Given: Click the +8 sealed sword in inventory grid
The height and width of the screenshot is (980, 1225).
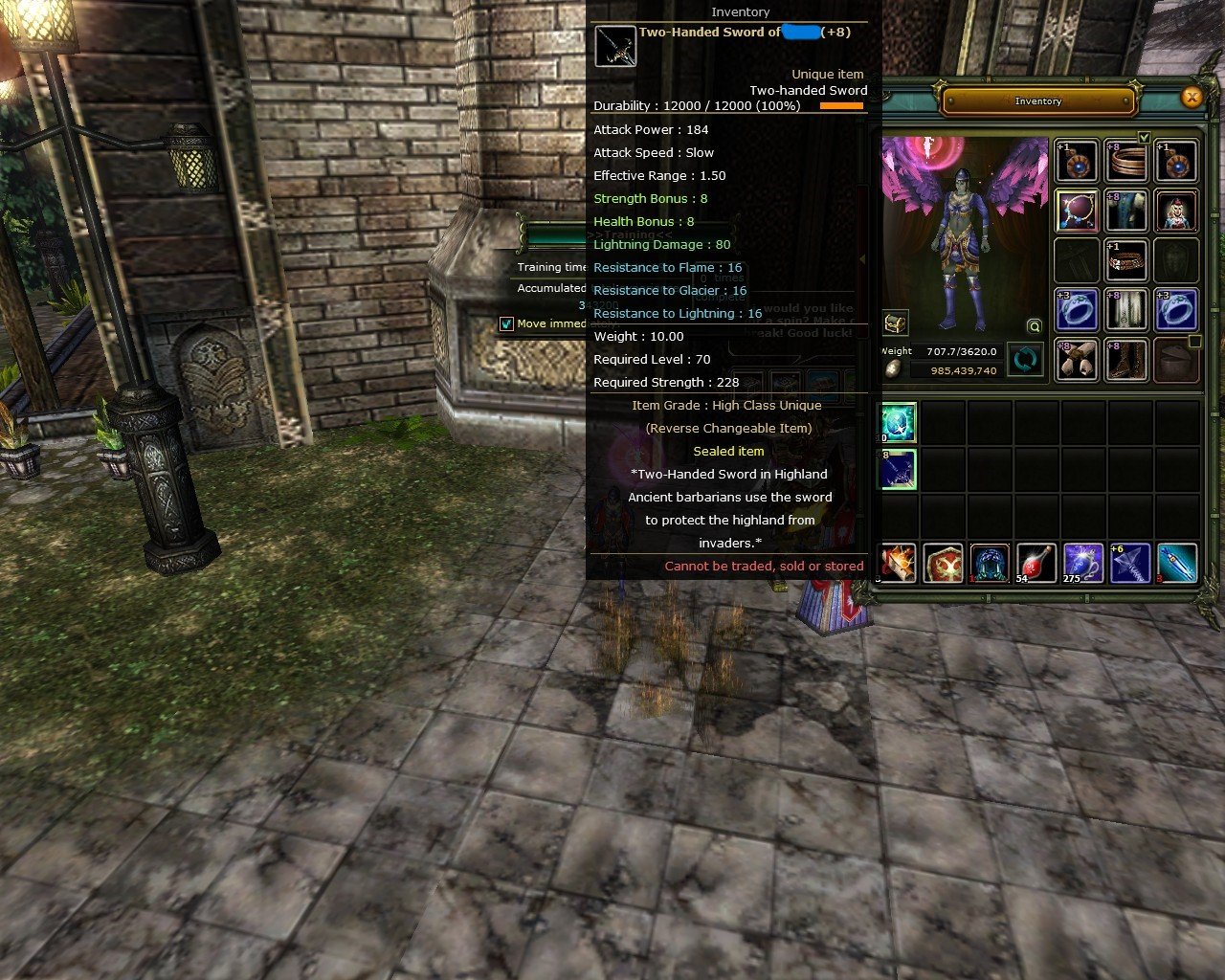Looking at the screenshot, I should [x=898, y=470].
